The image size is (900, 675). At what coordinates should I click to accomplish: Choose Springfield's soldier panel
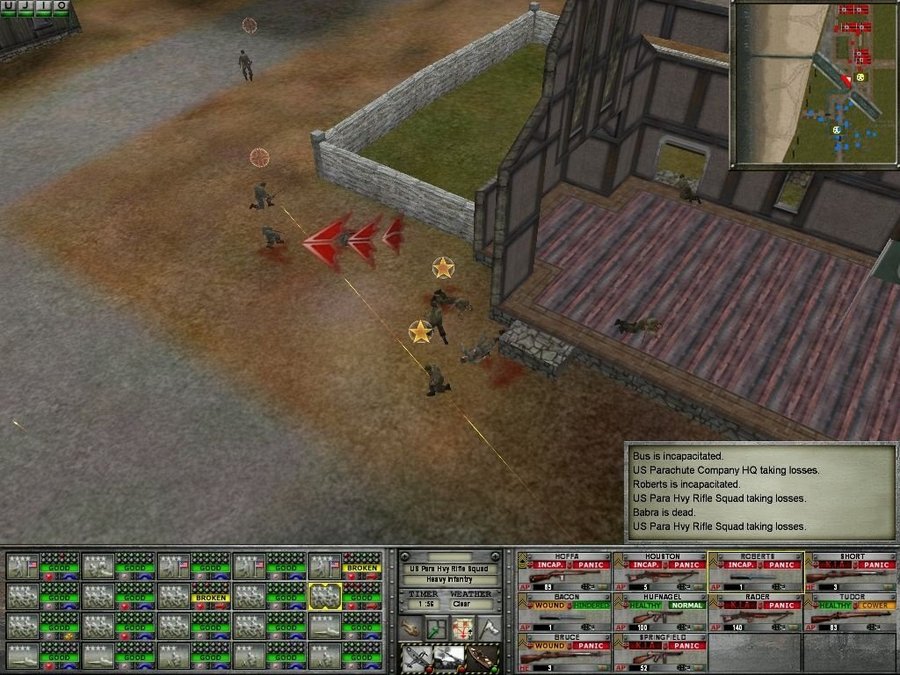[x=659, y=652]
